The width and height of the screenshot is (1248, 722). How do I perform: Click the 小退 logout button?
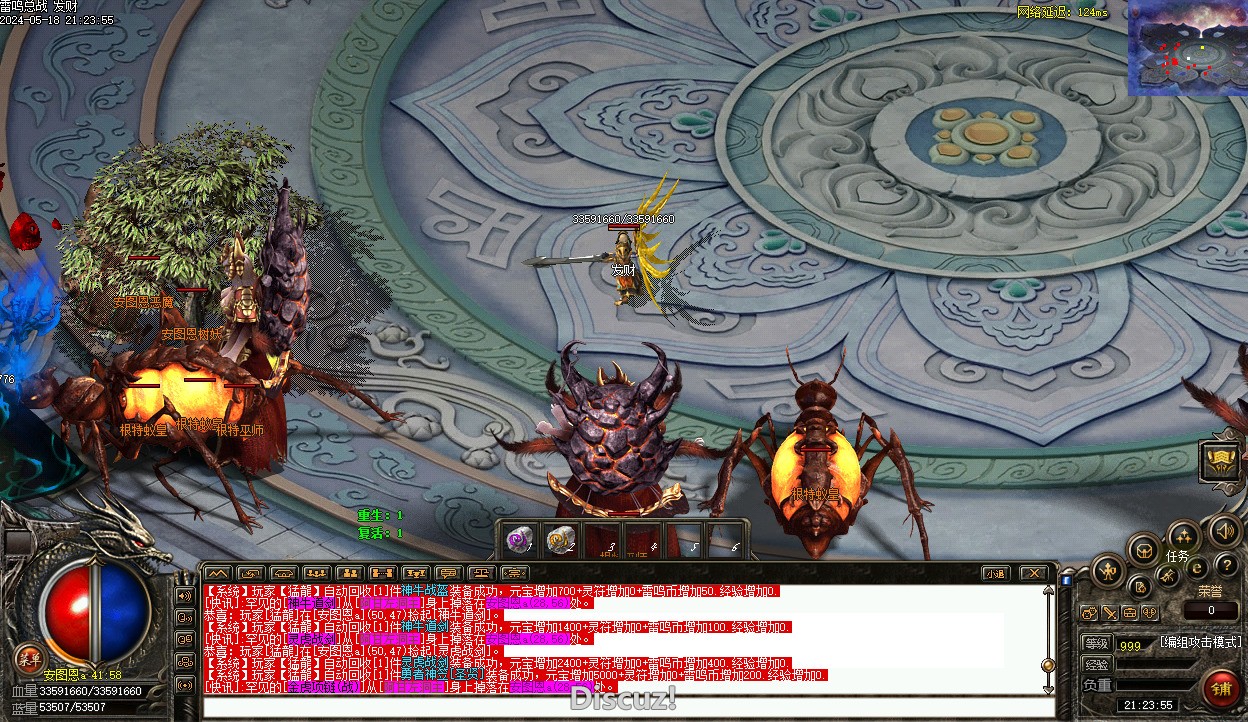pos(994,573)
